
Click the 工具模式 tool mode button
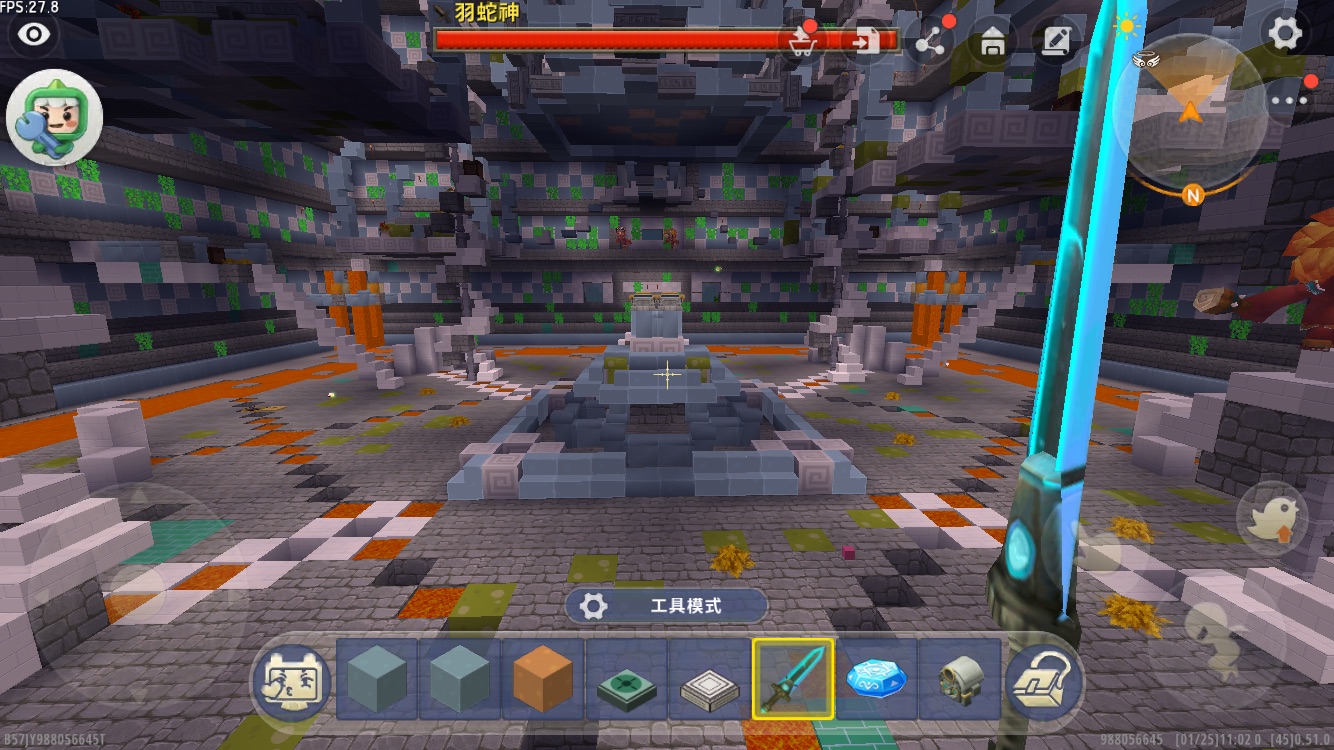(666, 606)
